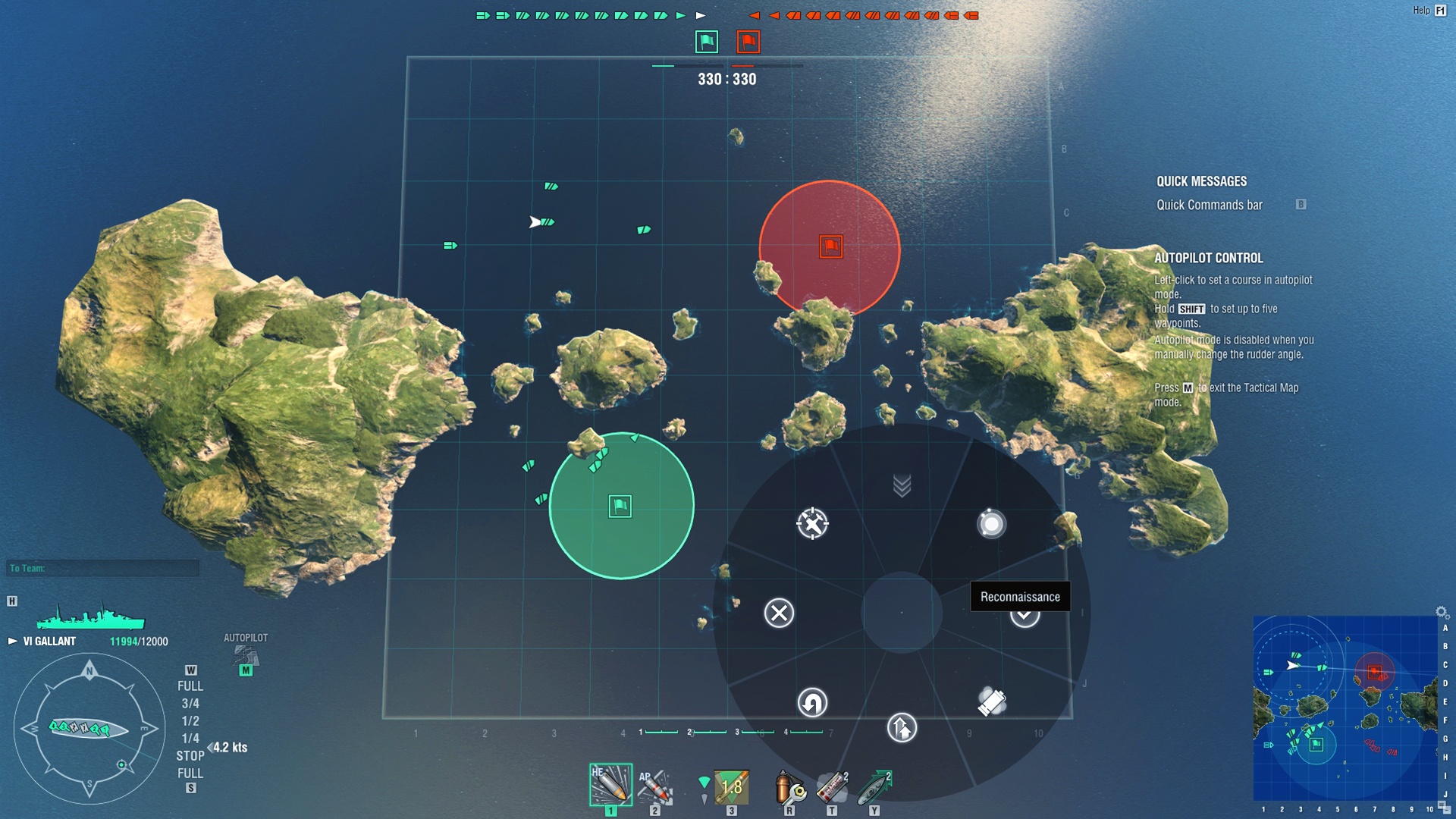Deploy the Smoke Generator consumable
This screenshot has width=1456, height=819.
(x=832, y=786)
